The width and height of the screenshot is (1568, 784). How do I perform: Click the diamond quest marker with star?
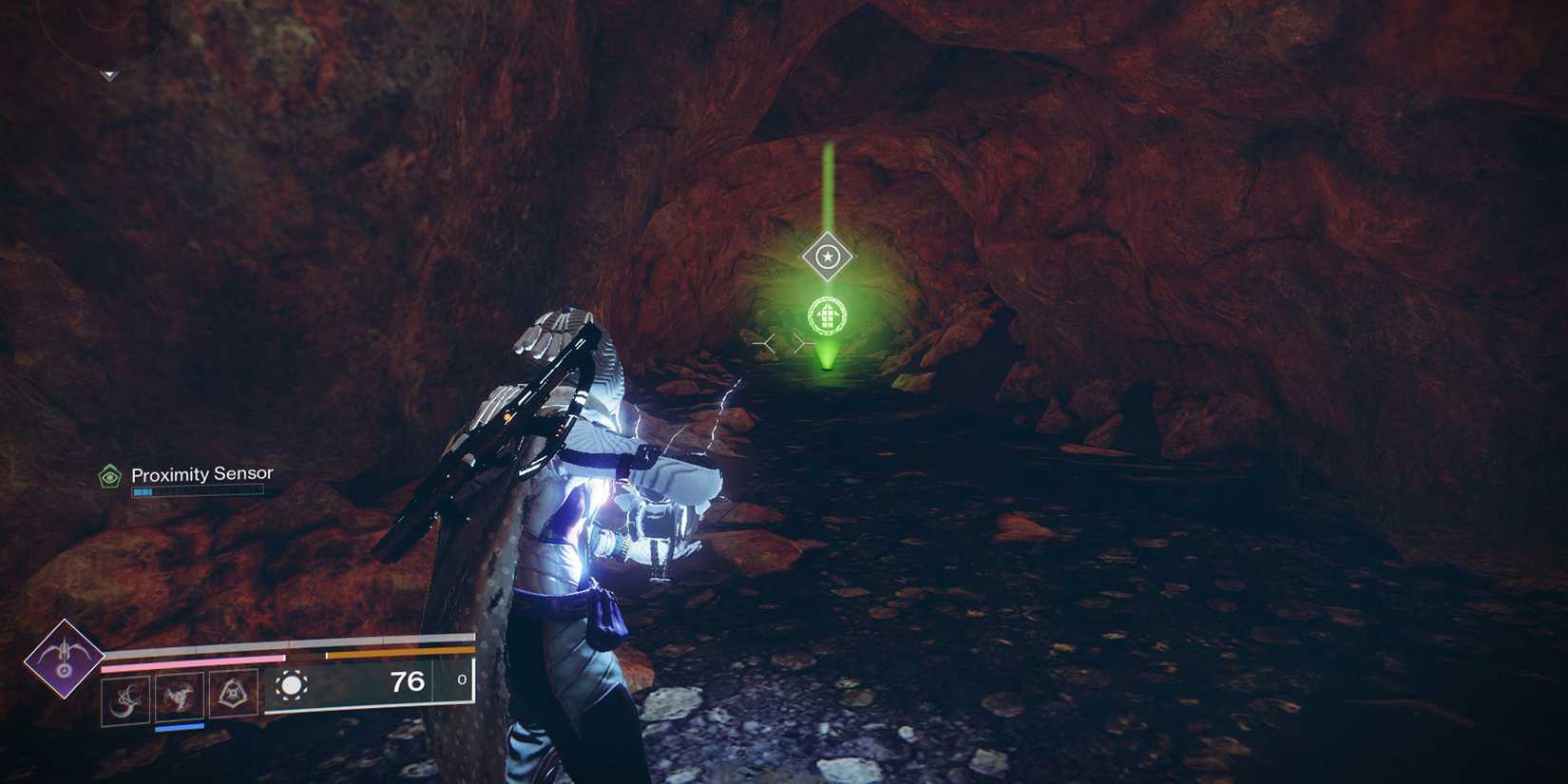(x=827, y=255)
